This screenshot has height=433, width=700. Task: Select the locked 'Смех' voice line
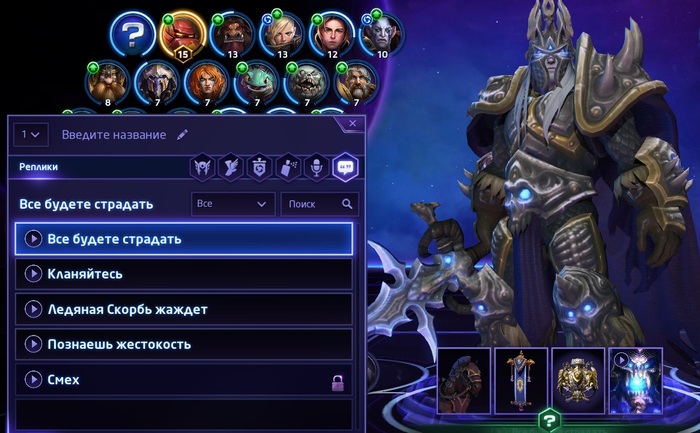click(x=184, y=380)
